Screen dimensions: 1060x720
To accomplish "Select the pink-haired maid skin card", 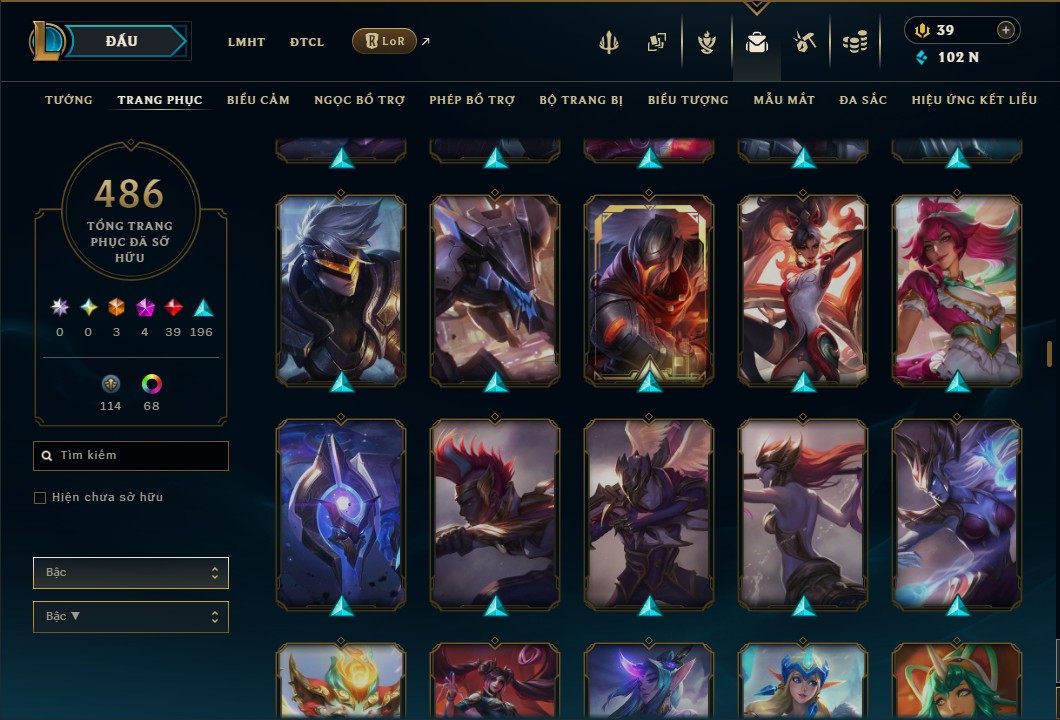I will click(957, 290).
